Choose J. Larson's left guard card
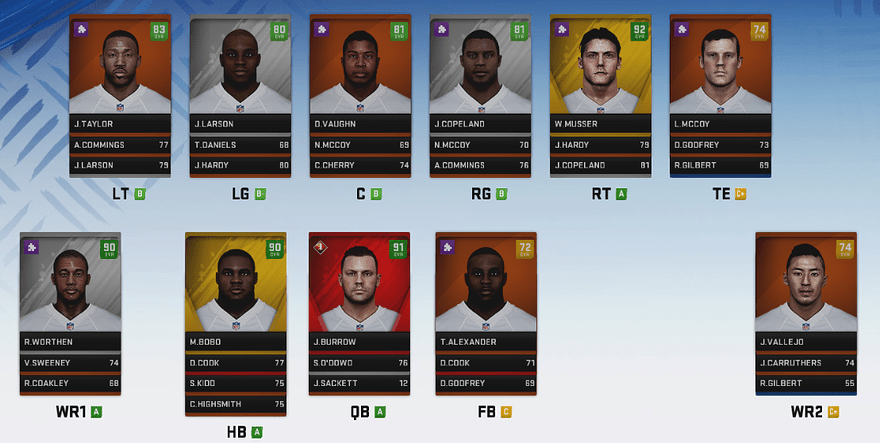 pyautogui.click(x=240, y=68)
